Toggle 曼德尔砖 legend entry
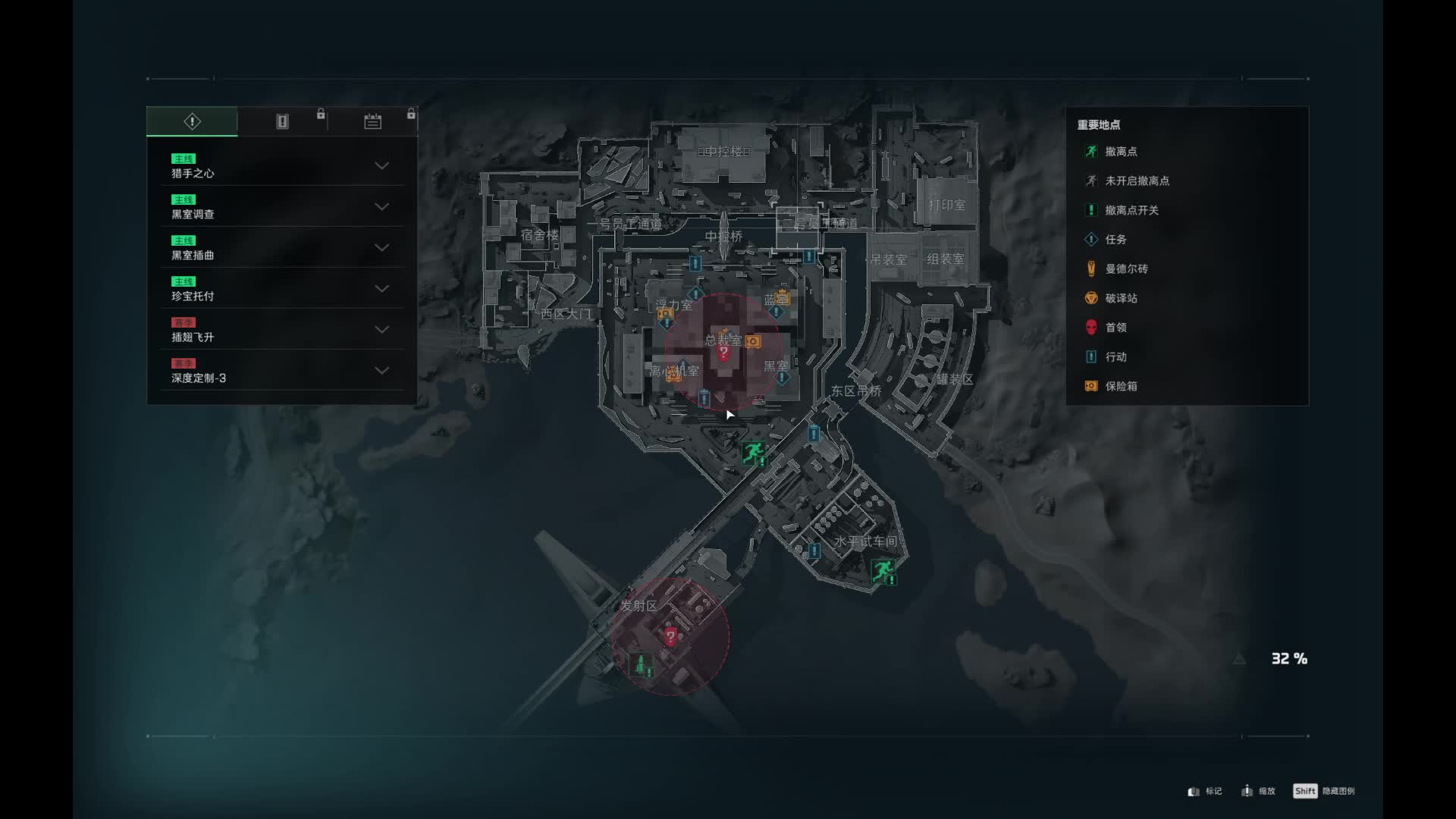This screenshot has height=819, width=1456. click(1125, 269)
